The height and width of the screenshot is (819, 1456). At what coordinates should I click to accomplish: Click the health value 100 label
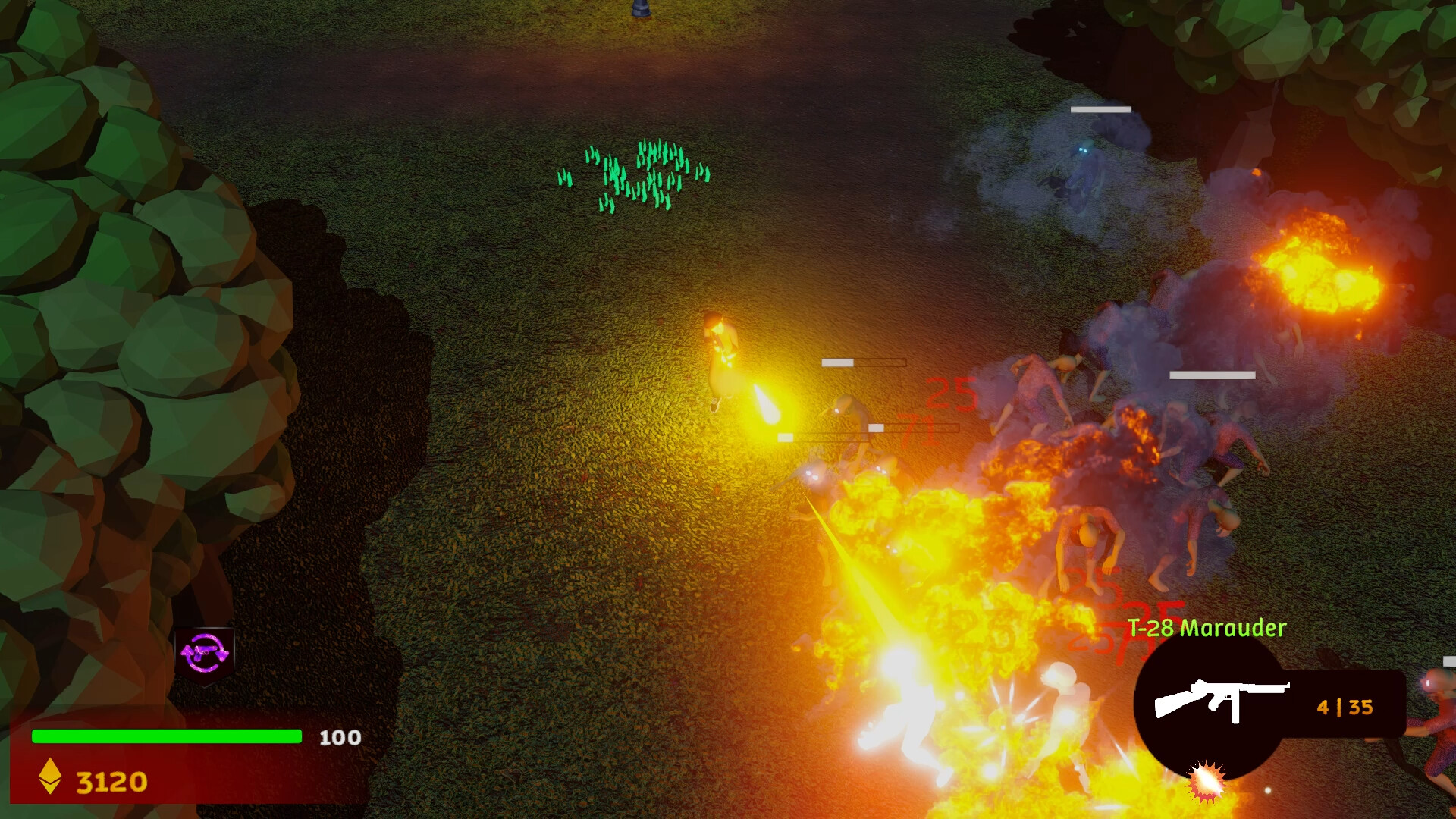tap(341, 736)
